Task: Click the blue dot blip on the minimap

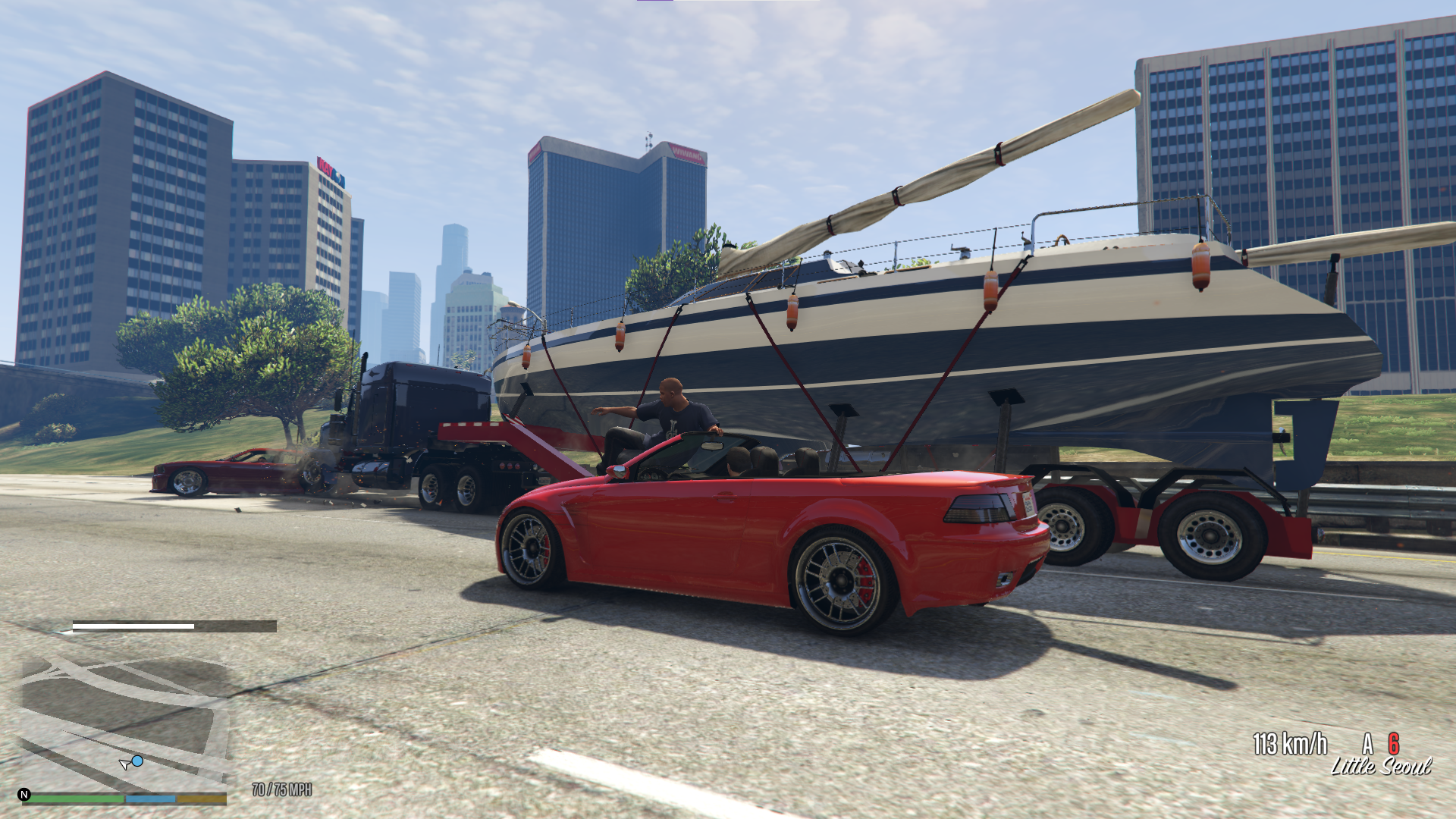Action: (138, 761)
